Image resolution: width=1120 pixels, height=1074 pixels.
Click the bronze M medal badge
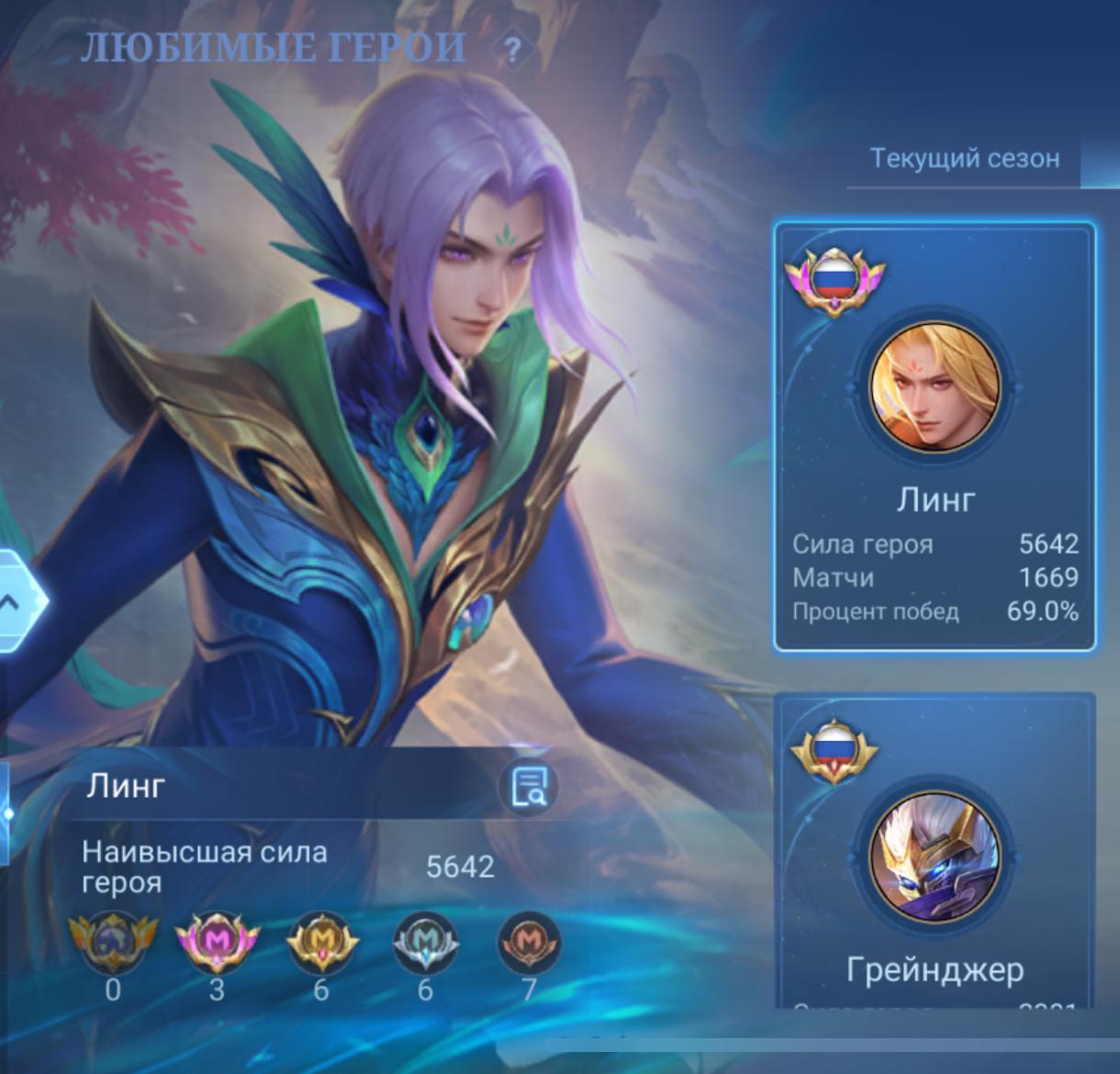point(529,943)
